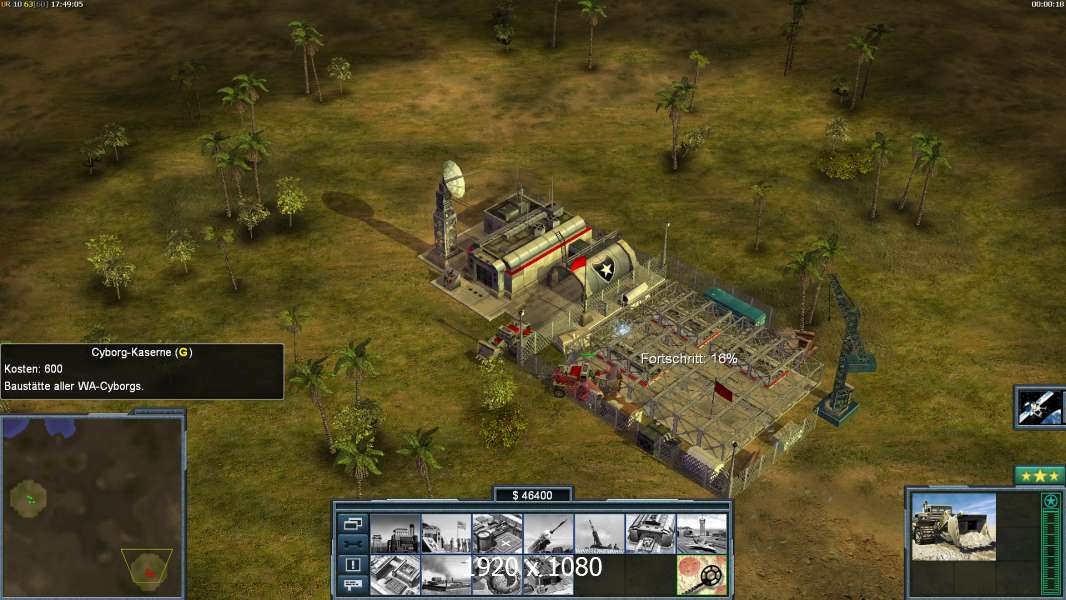The image size is (1066, 600).
Task: Click the exclamation mark alert button
Action: [x=352, y=565]
